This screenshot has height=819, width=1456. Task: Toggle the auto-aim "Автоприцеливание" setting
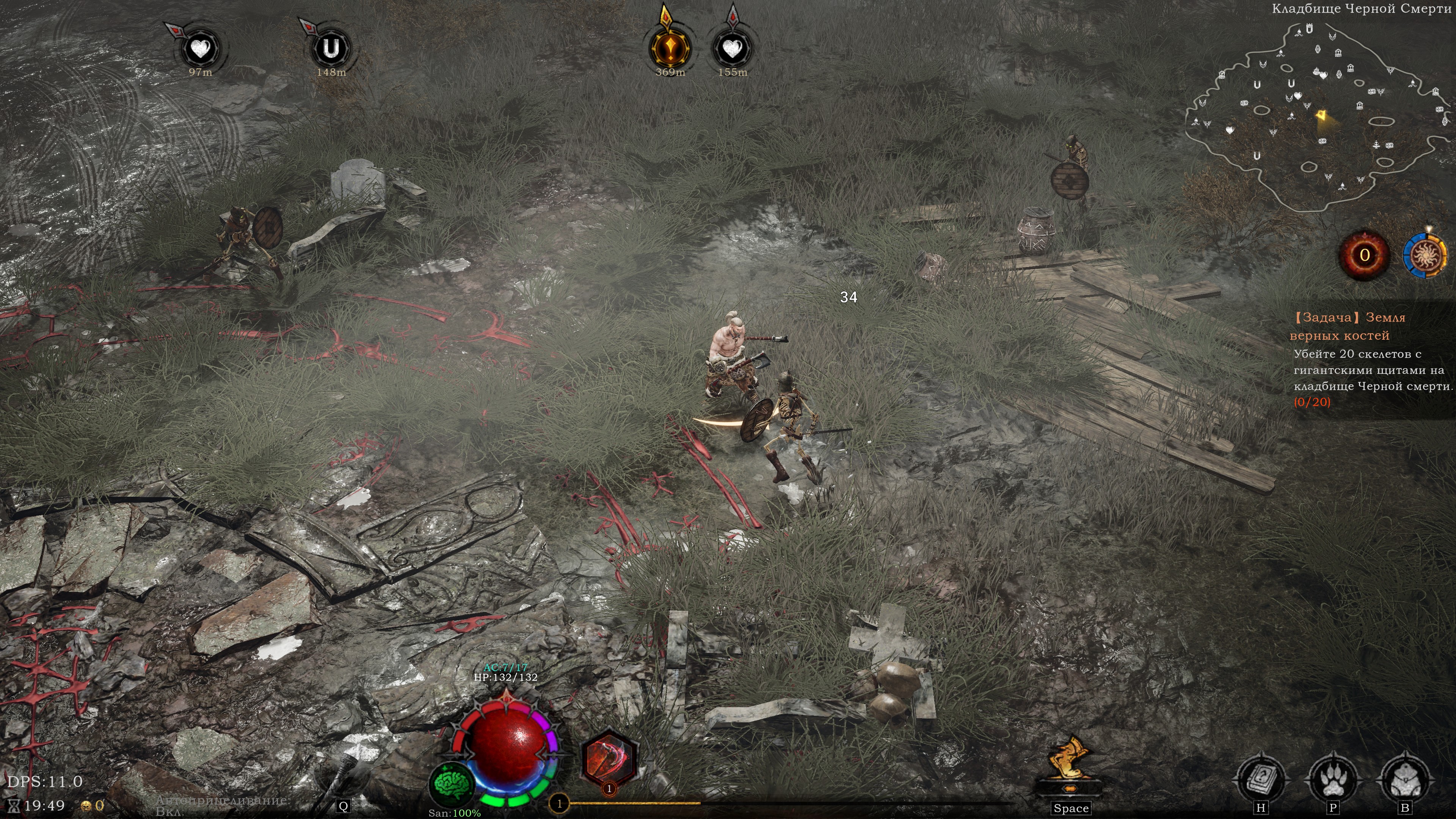222,805
